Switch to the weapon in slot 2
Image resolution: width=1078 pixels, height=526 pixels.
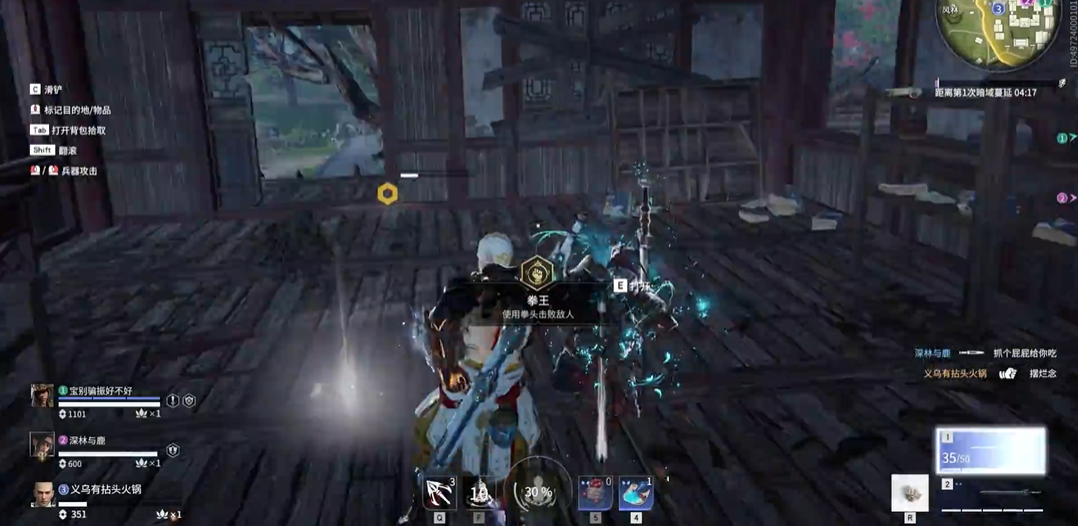(990, 493)
